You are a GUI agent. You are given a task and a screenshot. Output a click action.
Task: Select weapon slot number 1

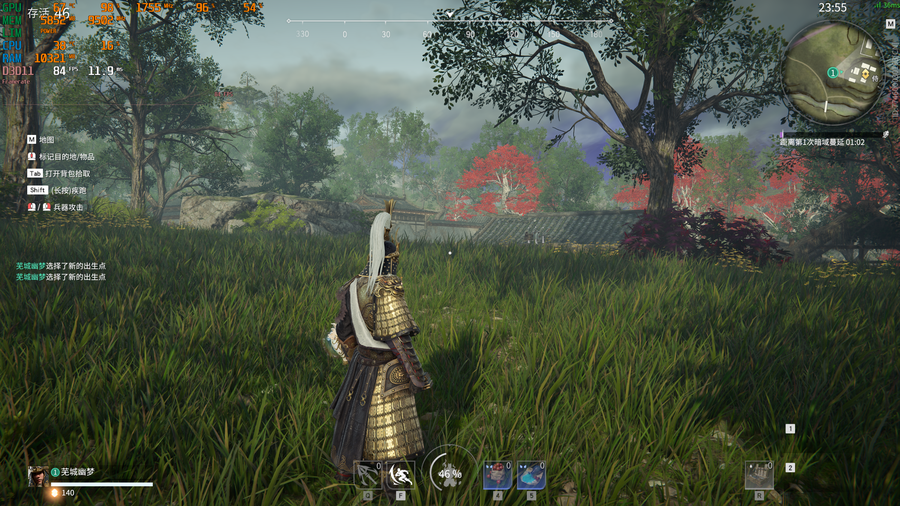coord(790,429)
